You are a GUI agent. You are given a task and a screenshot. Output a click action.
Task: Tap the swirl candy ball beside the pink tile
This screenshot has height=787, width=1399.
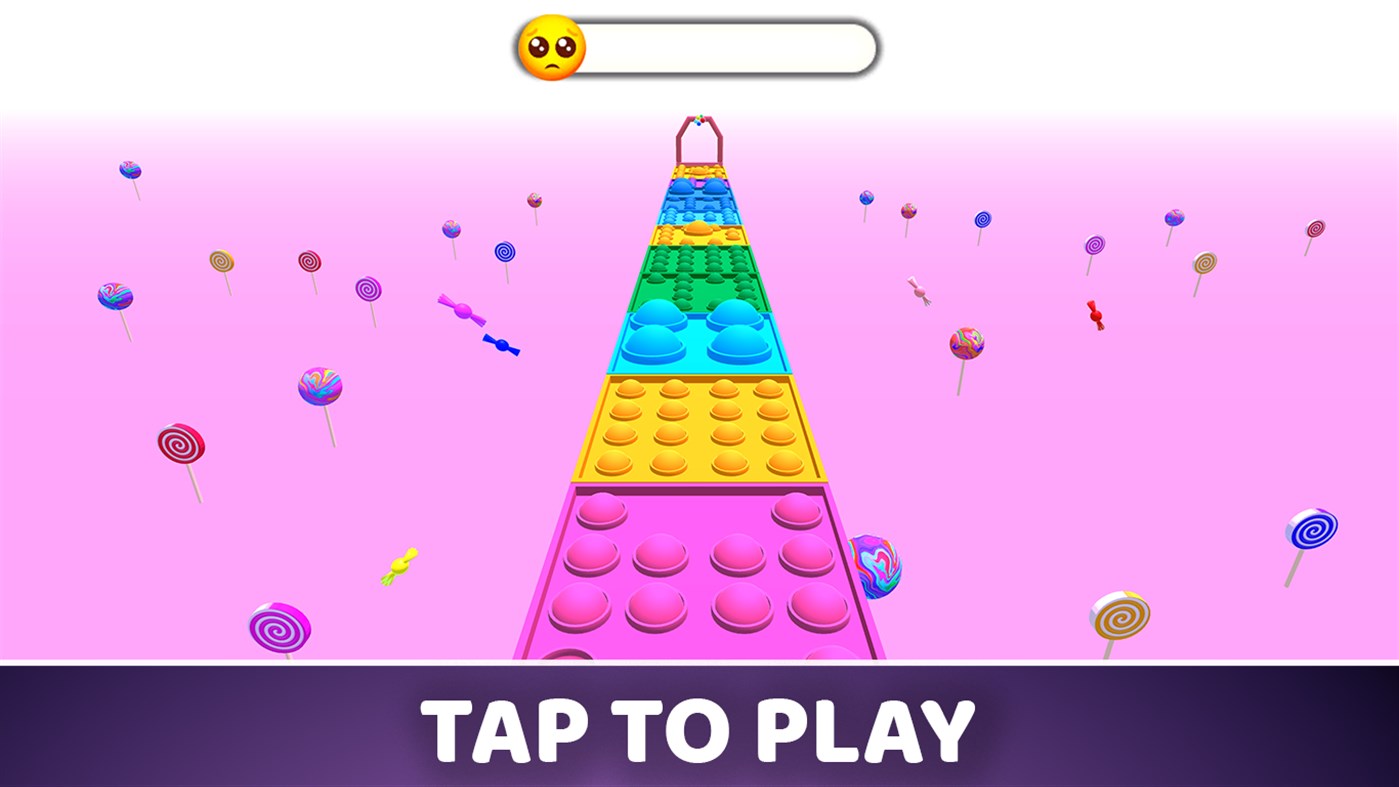tap(877, 565)
